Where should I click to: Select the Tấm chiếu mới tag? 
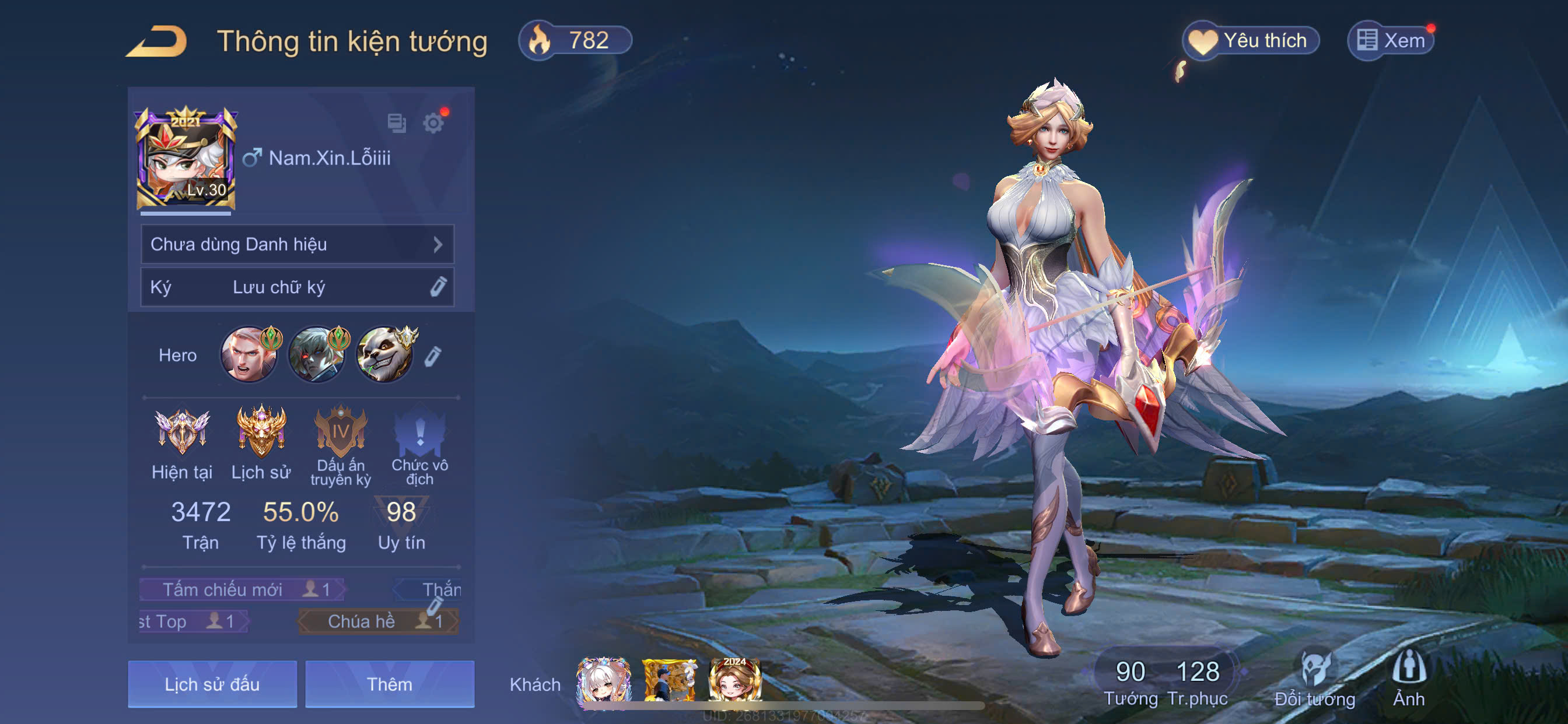(241, 589)
